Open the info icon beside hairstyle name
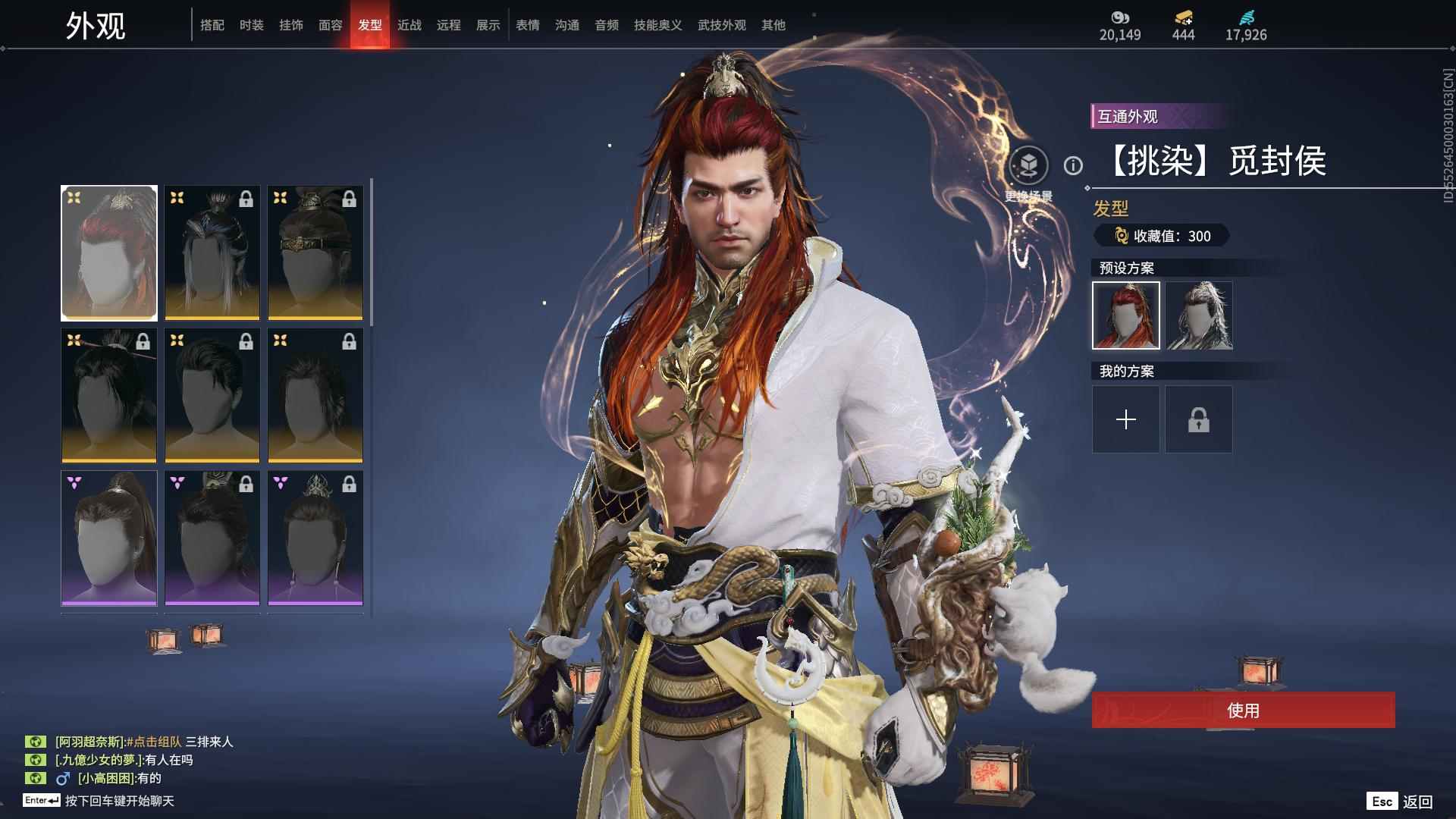Viewport: 1456px width, 819px height. [1073, 165]
